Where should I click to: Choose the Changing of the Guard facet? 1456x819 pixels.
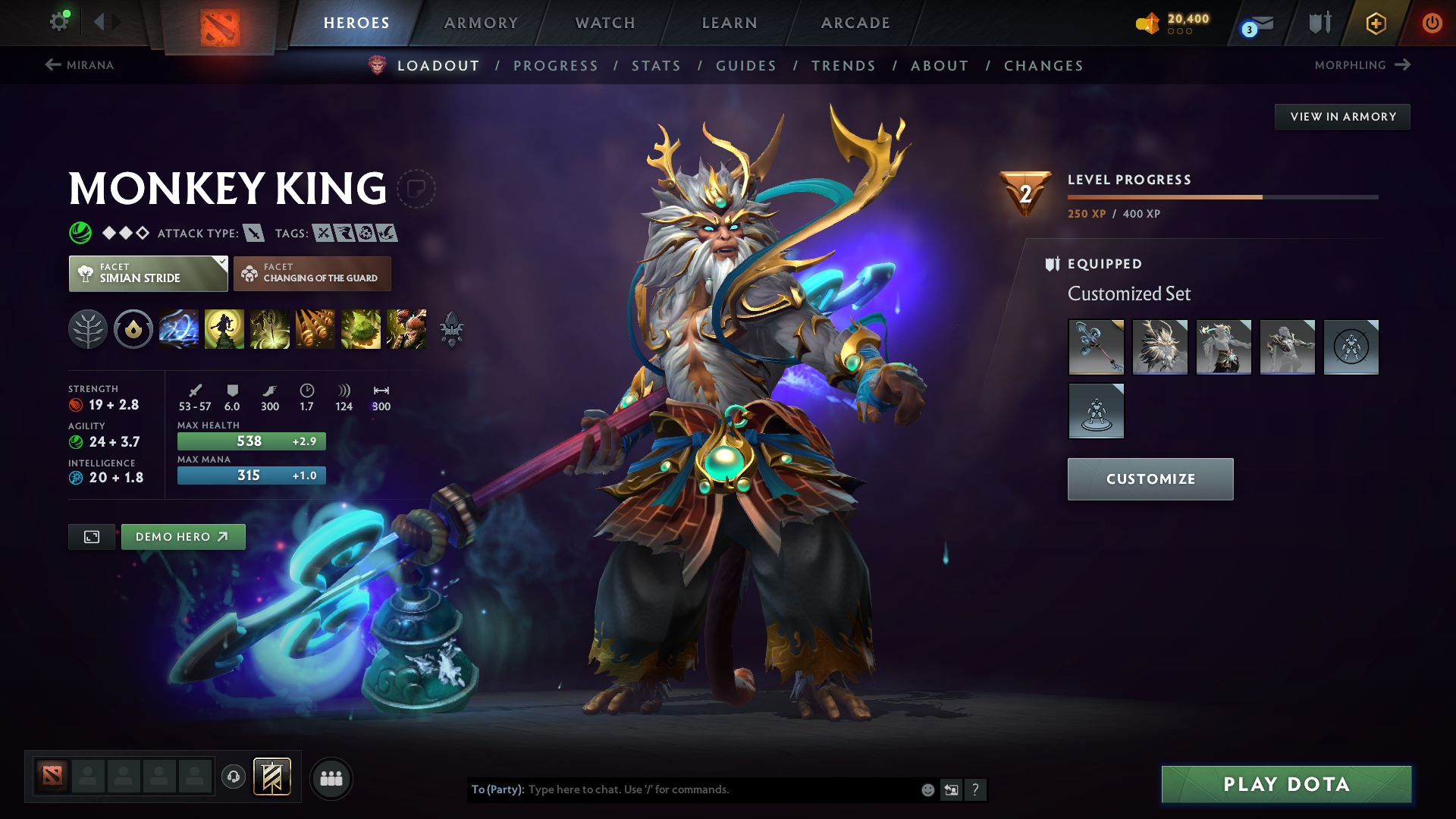(312, 274)
